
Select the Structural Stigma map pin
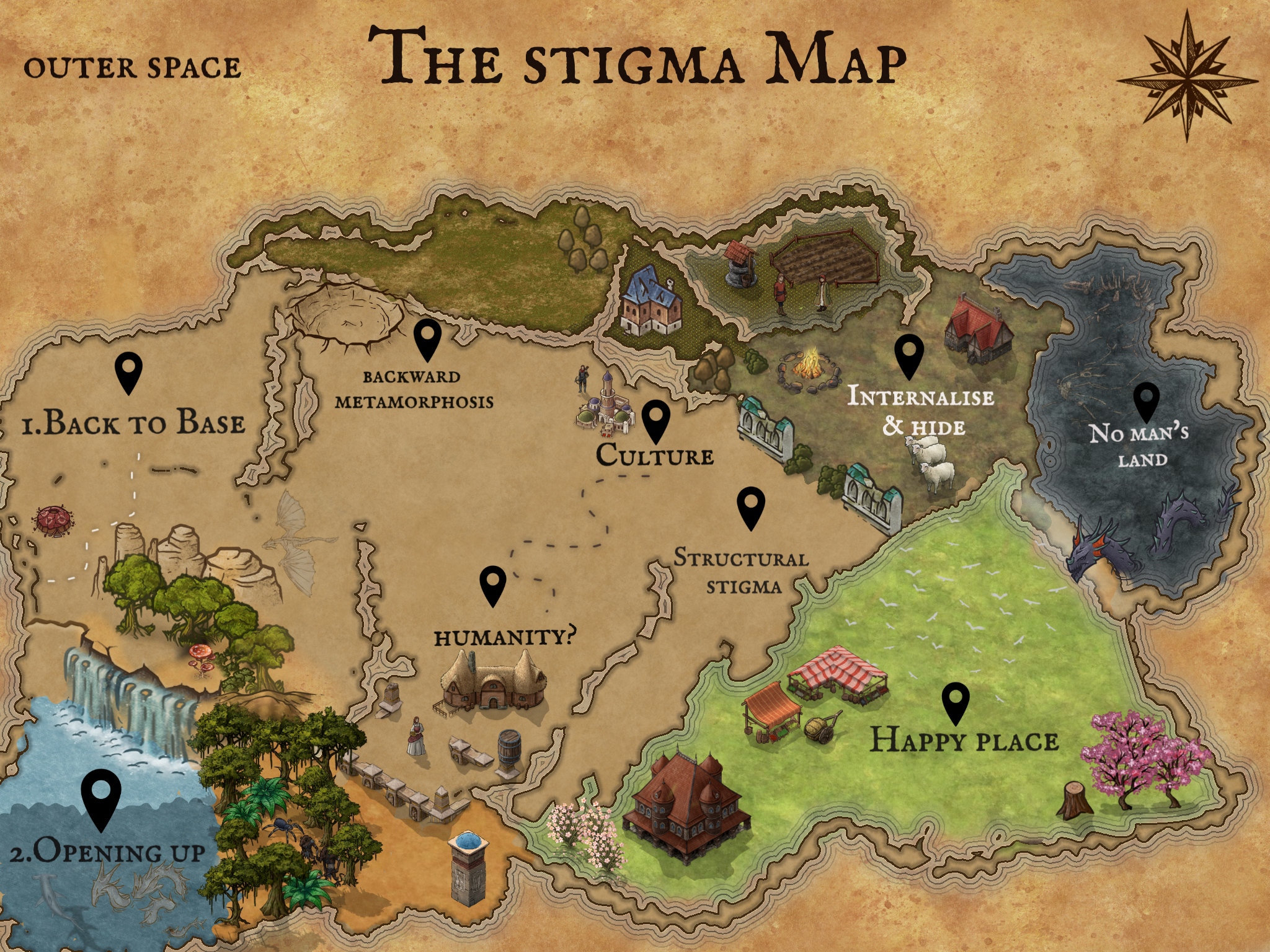pyautogui.click(x=751, y=507)
